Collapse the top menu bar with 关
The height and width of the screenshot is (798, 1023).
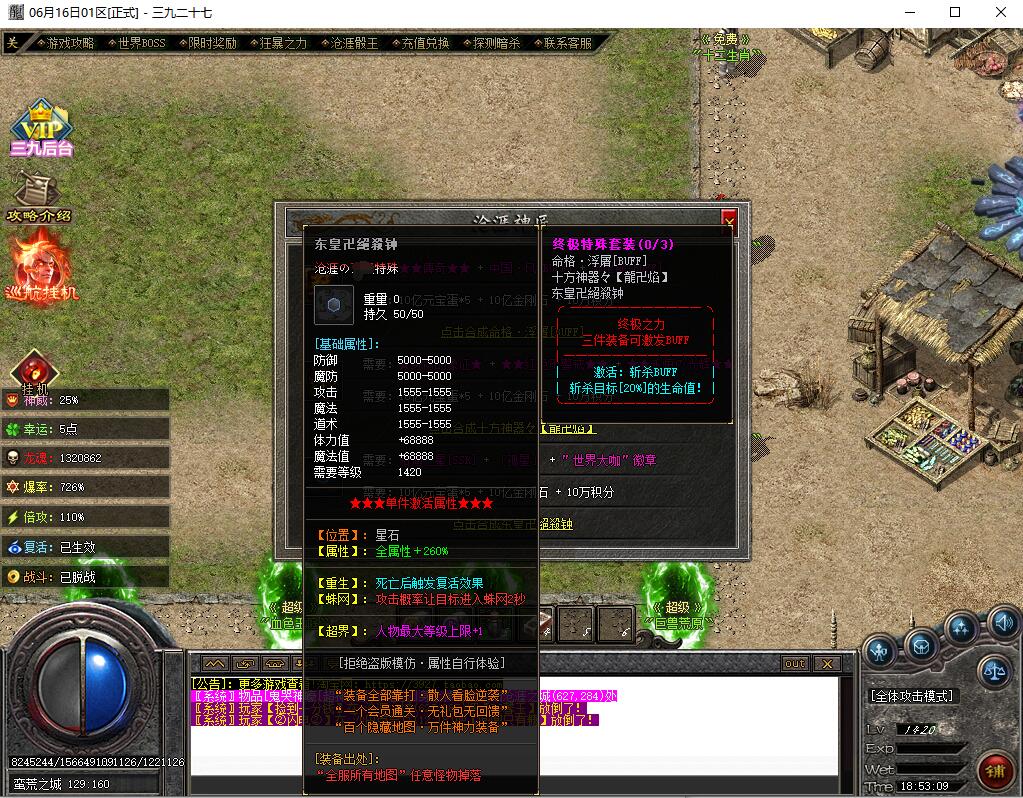[12, 43]
